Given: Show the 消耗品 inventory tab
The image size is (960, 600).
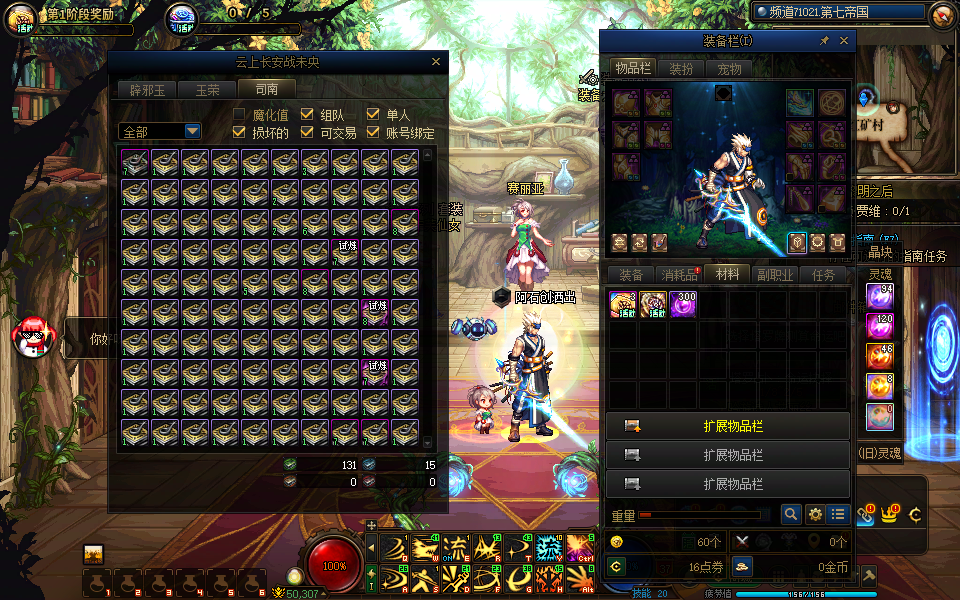Looking at the screenshot, I should point(679,275).
